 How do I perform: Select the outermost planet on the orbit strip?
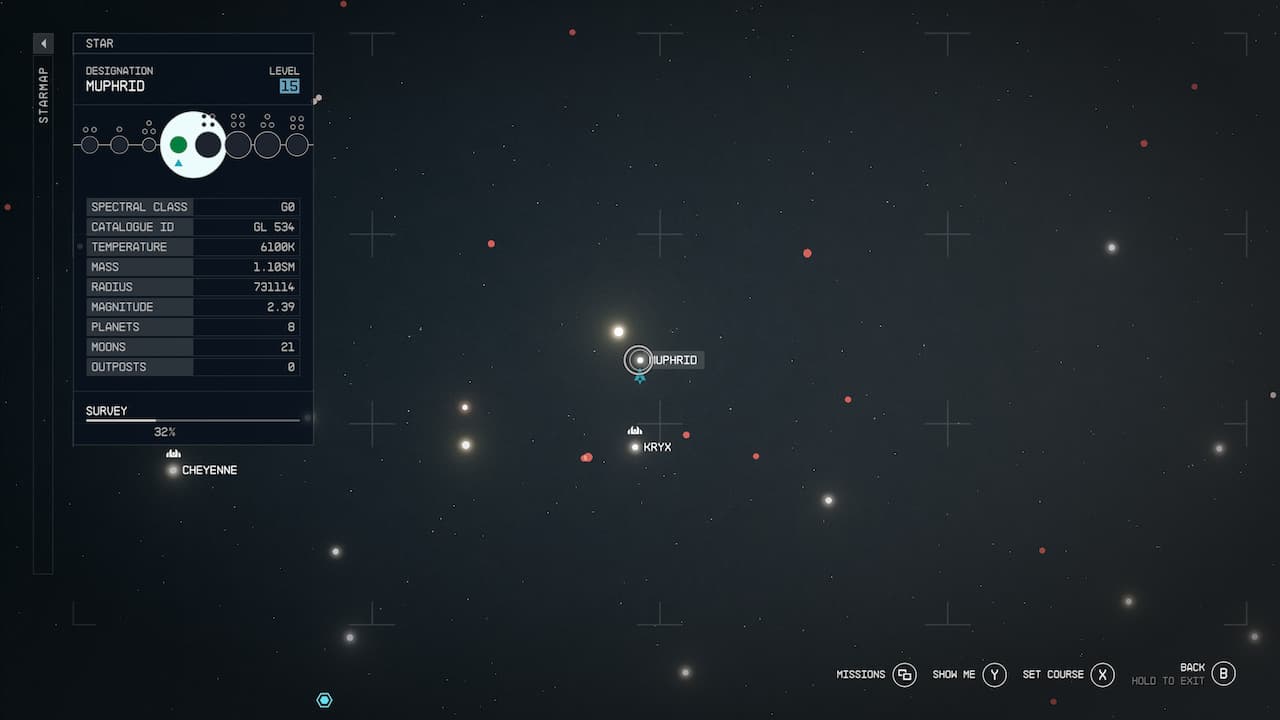click(x=297, y=143)
